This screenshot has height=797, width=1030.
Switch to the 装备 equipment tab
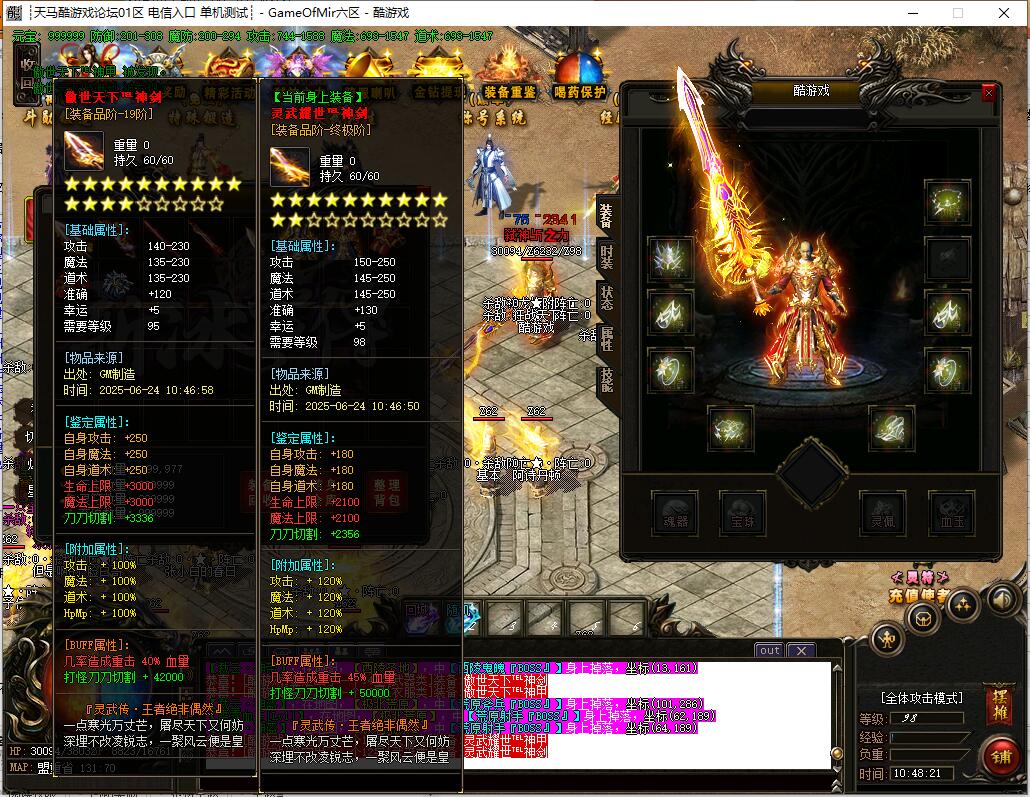click(606, 215)
